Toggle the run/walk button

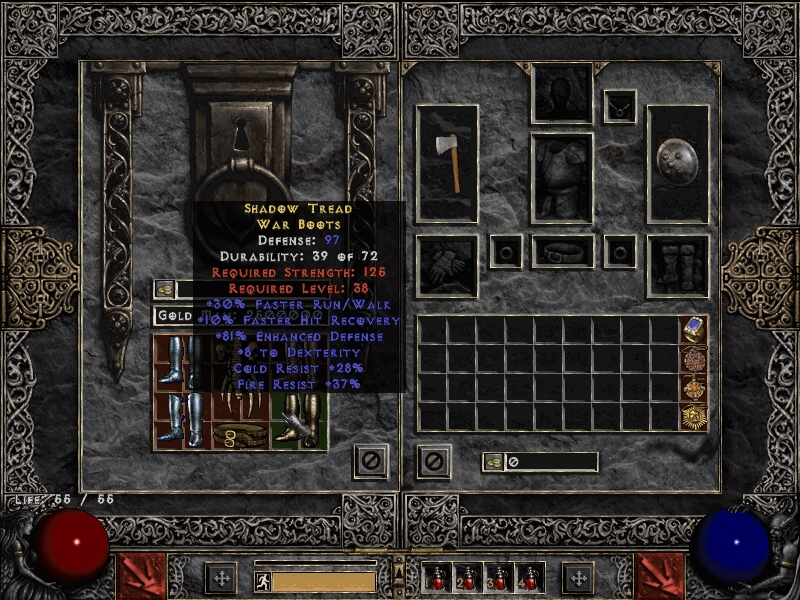tap(262, 580)
